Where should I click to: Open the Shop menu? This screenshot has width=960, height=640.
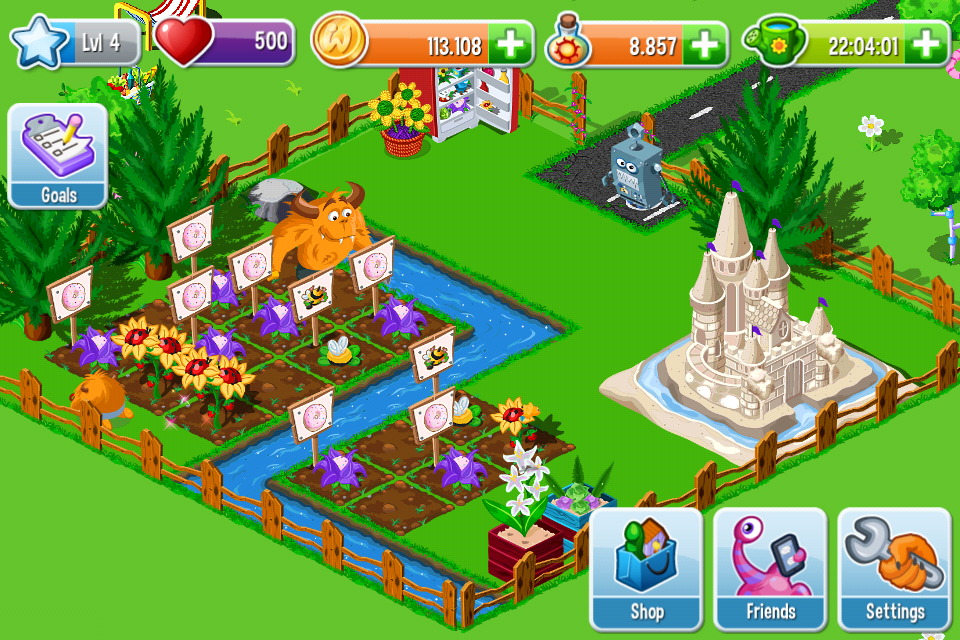(x=646, y=567)
